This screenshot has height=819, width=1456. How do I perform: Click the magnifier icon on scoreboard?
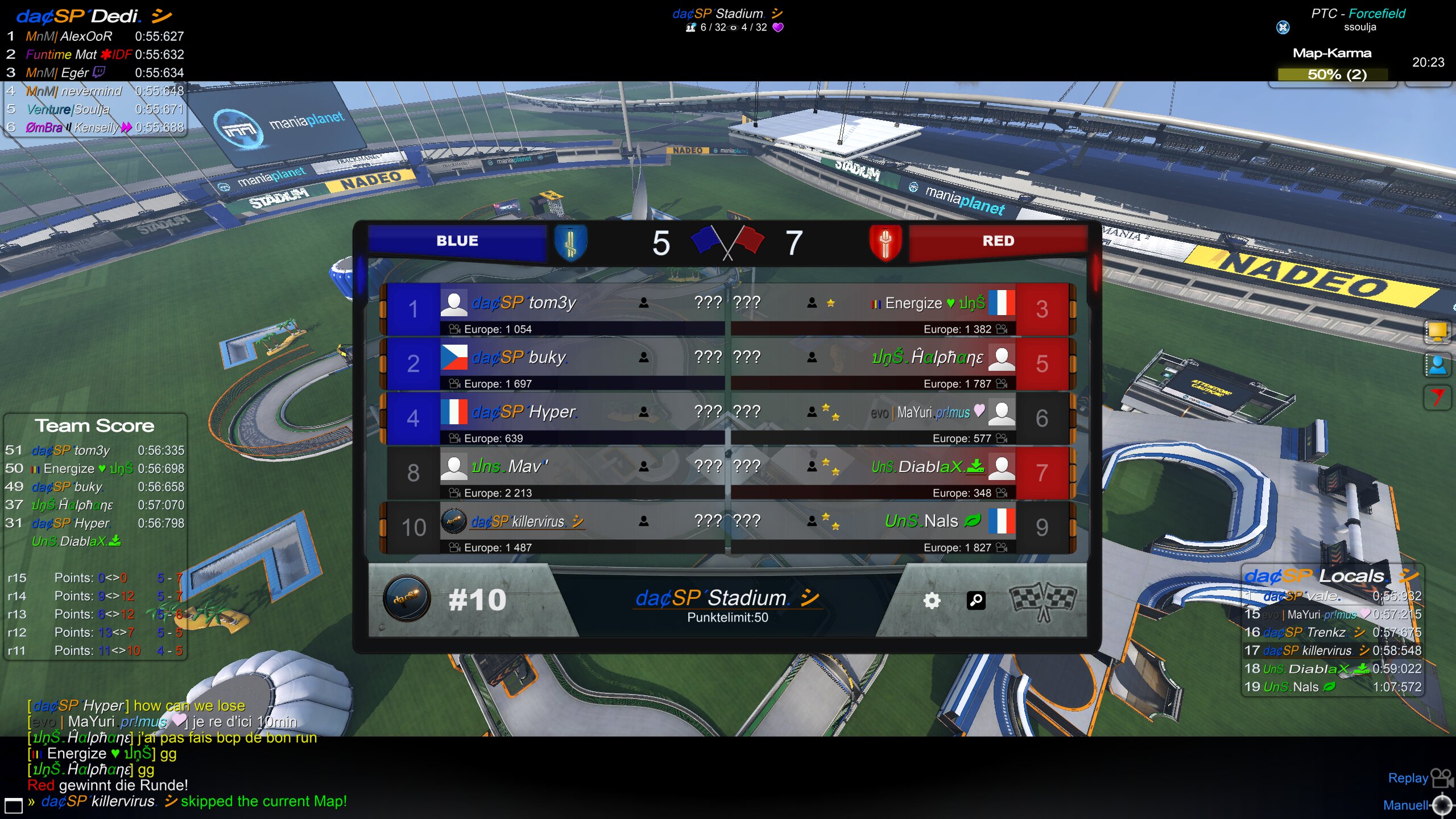click(x=976, y=601)
